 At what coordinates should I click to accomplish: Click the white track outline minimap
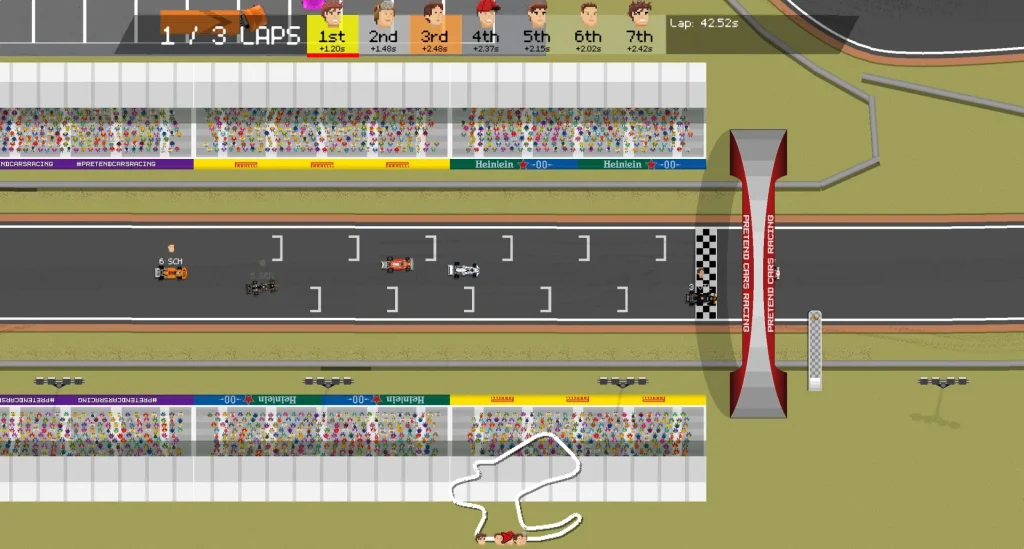[x=515, y=487]
